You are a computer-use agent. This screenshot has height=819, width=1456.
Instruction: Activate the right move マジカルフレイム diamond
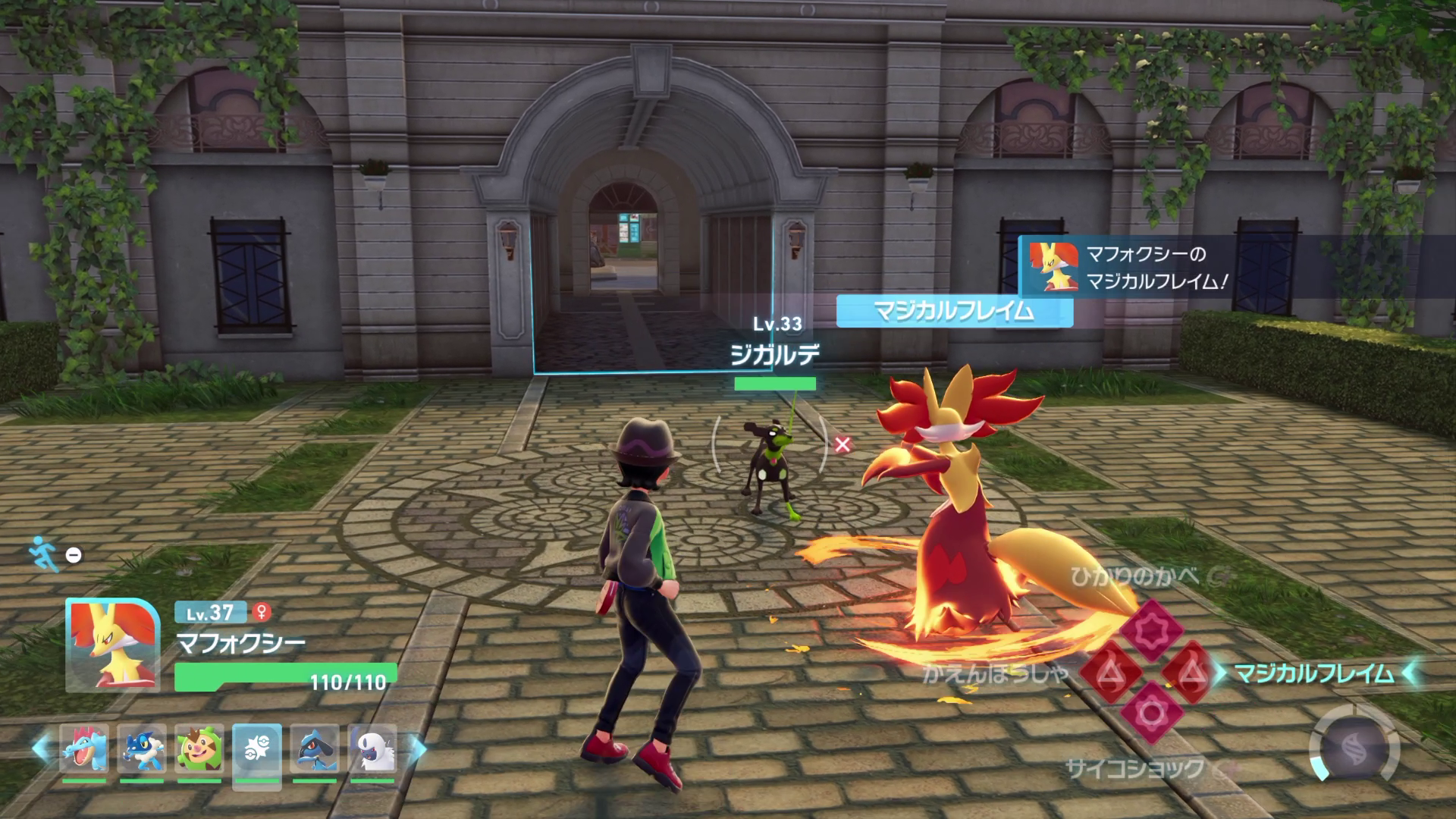click(1193, 672)
